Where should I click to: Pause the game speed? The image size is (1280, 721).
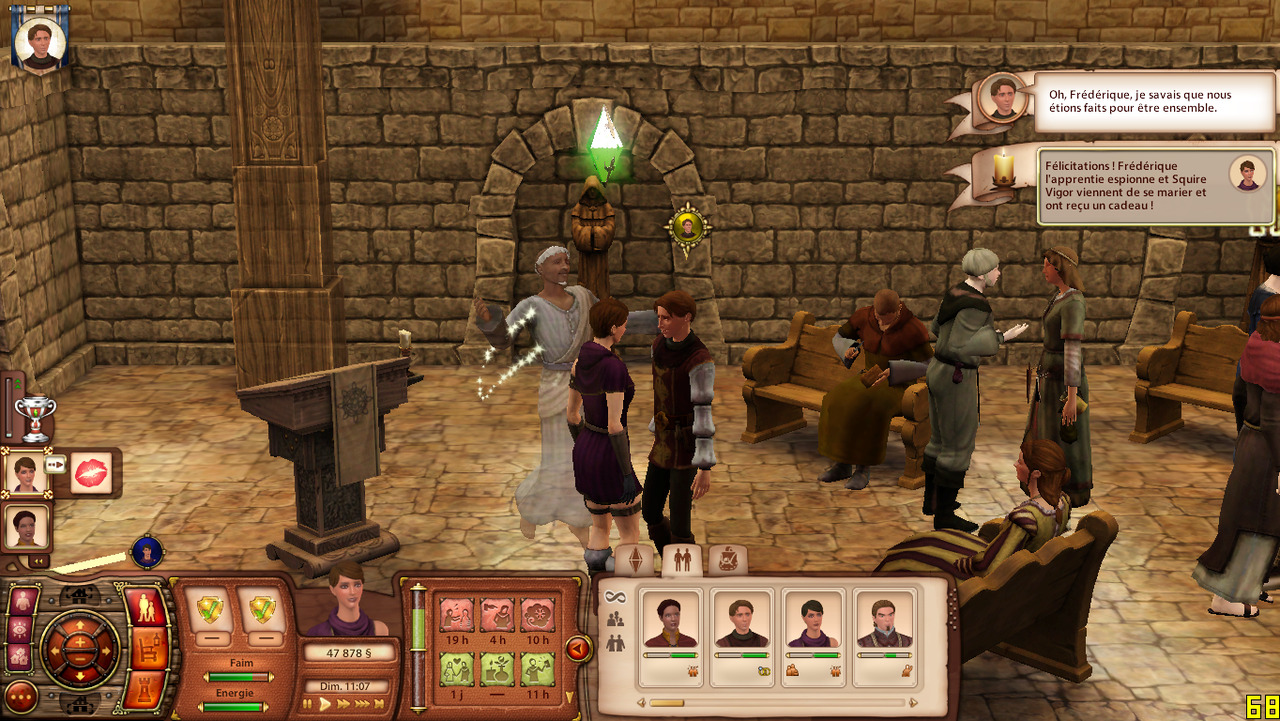[309, 704]
